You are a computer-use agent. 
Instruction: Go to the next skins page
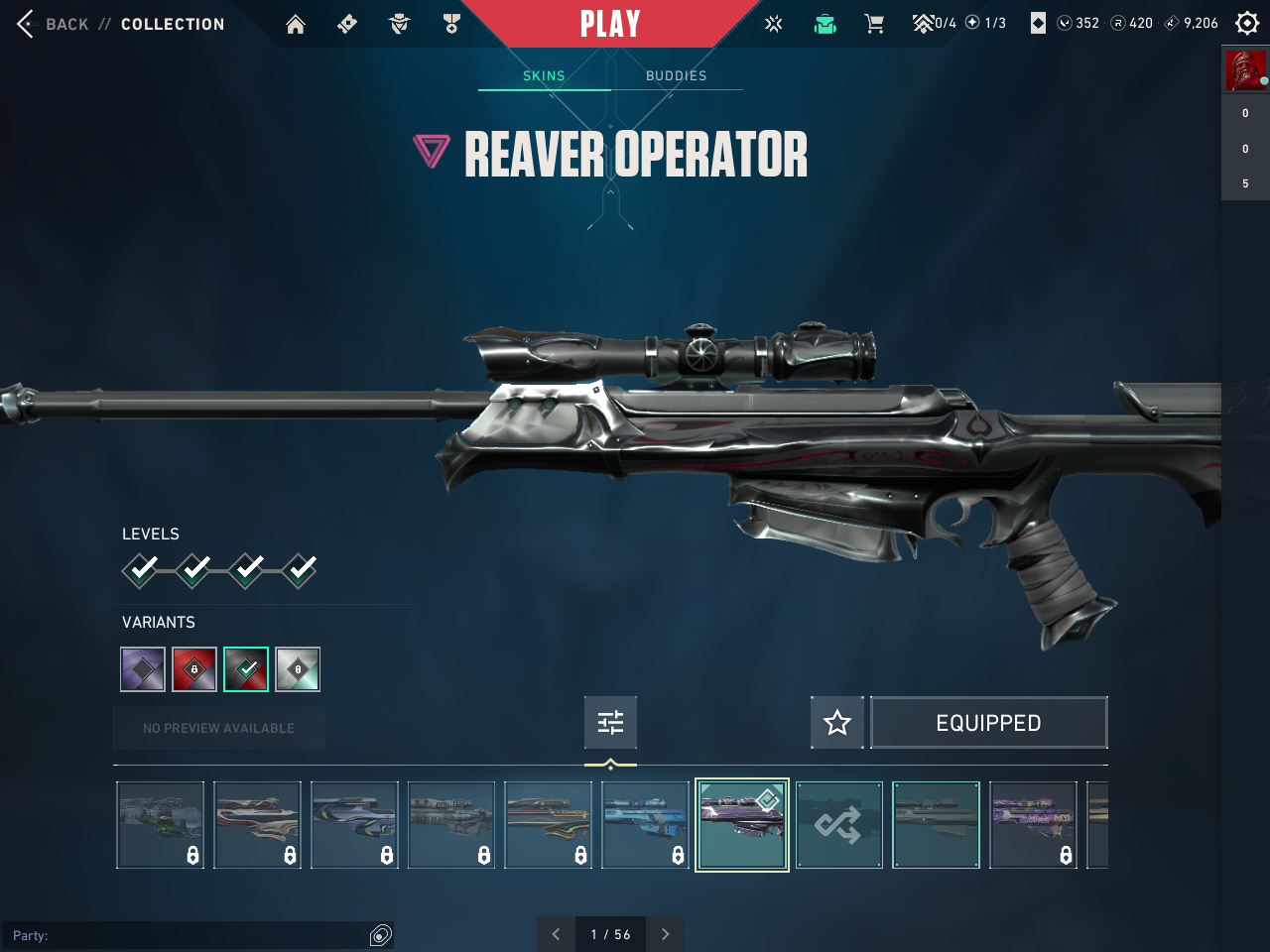tap(665, 934)
